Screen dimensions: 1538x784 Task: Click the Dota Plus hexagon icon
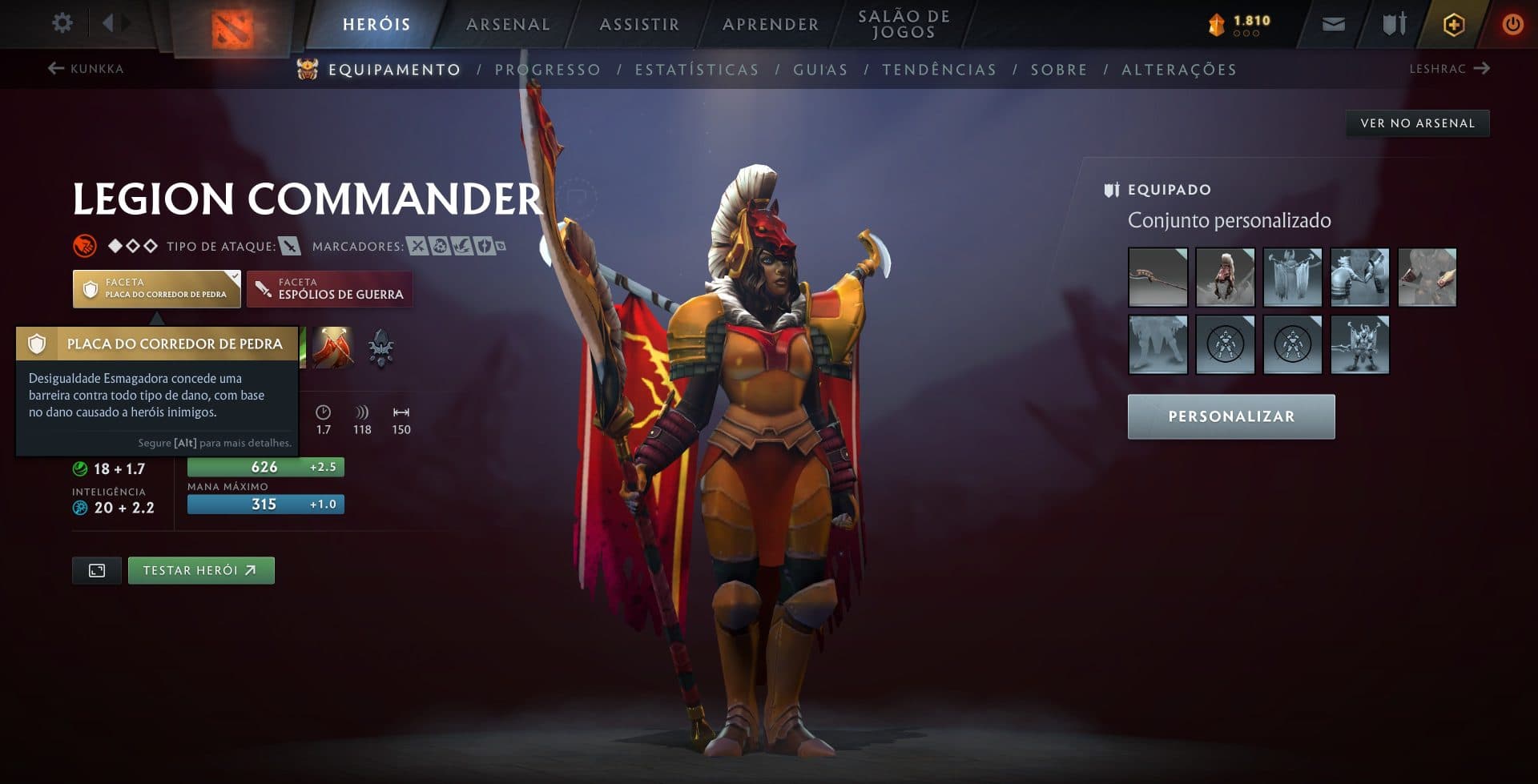[x=1451, y=24]
